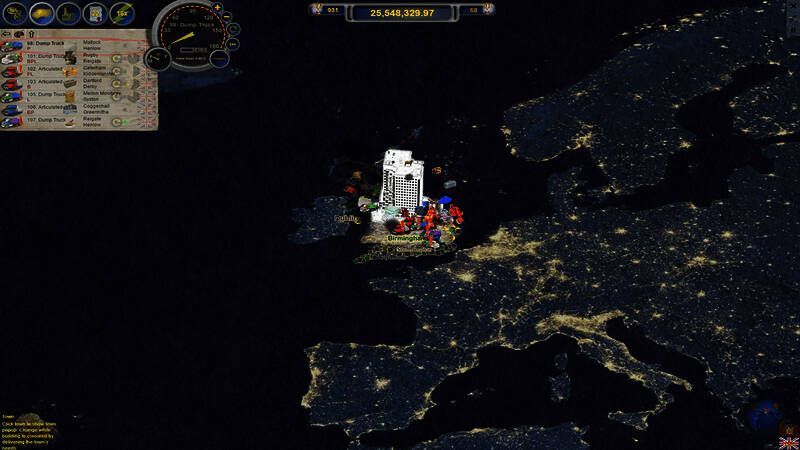Screen dimensions: 800x450
Task: Open the document report icon
Action: point(96,13)
